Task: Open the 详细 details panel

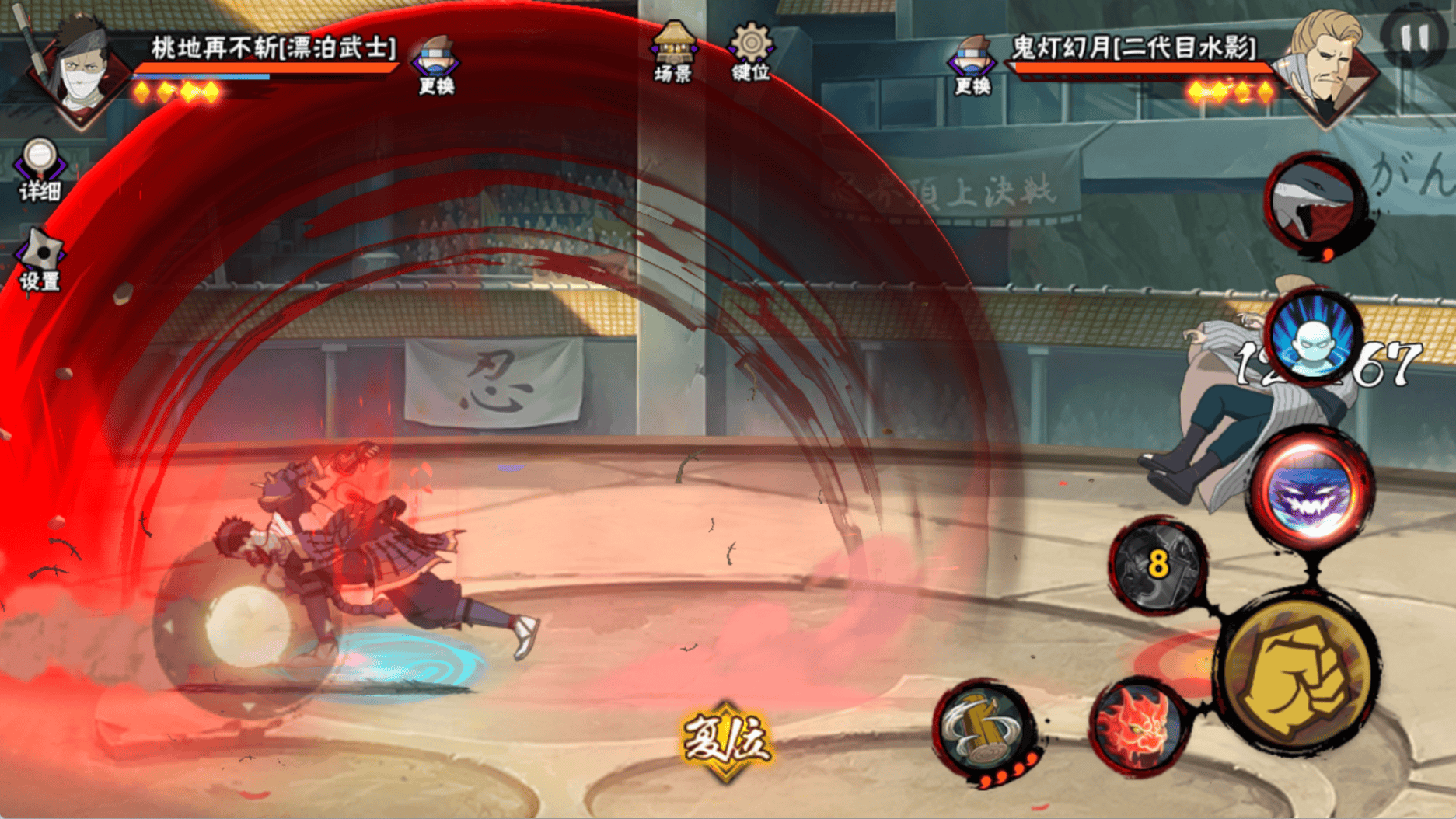Action: click(x=40, y=169)
